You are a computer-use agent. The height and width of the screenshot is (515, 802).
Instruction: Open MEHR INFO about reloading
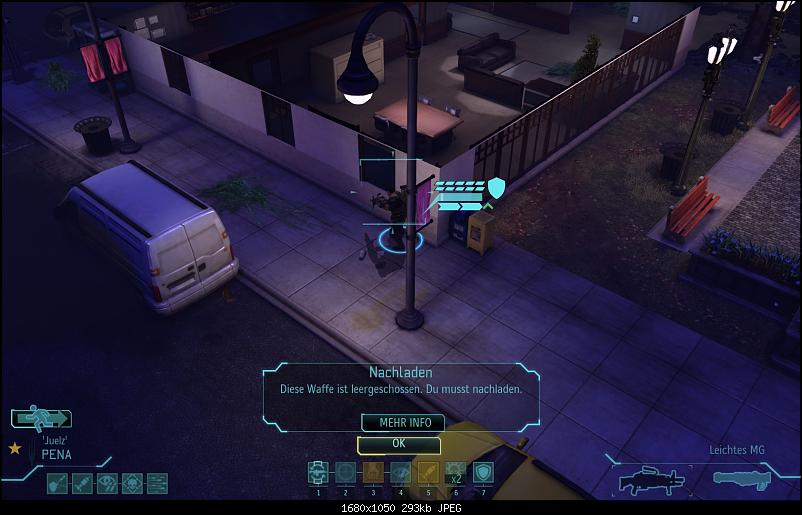(x=403, y=423)
